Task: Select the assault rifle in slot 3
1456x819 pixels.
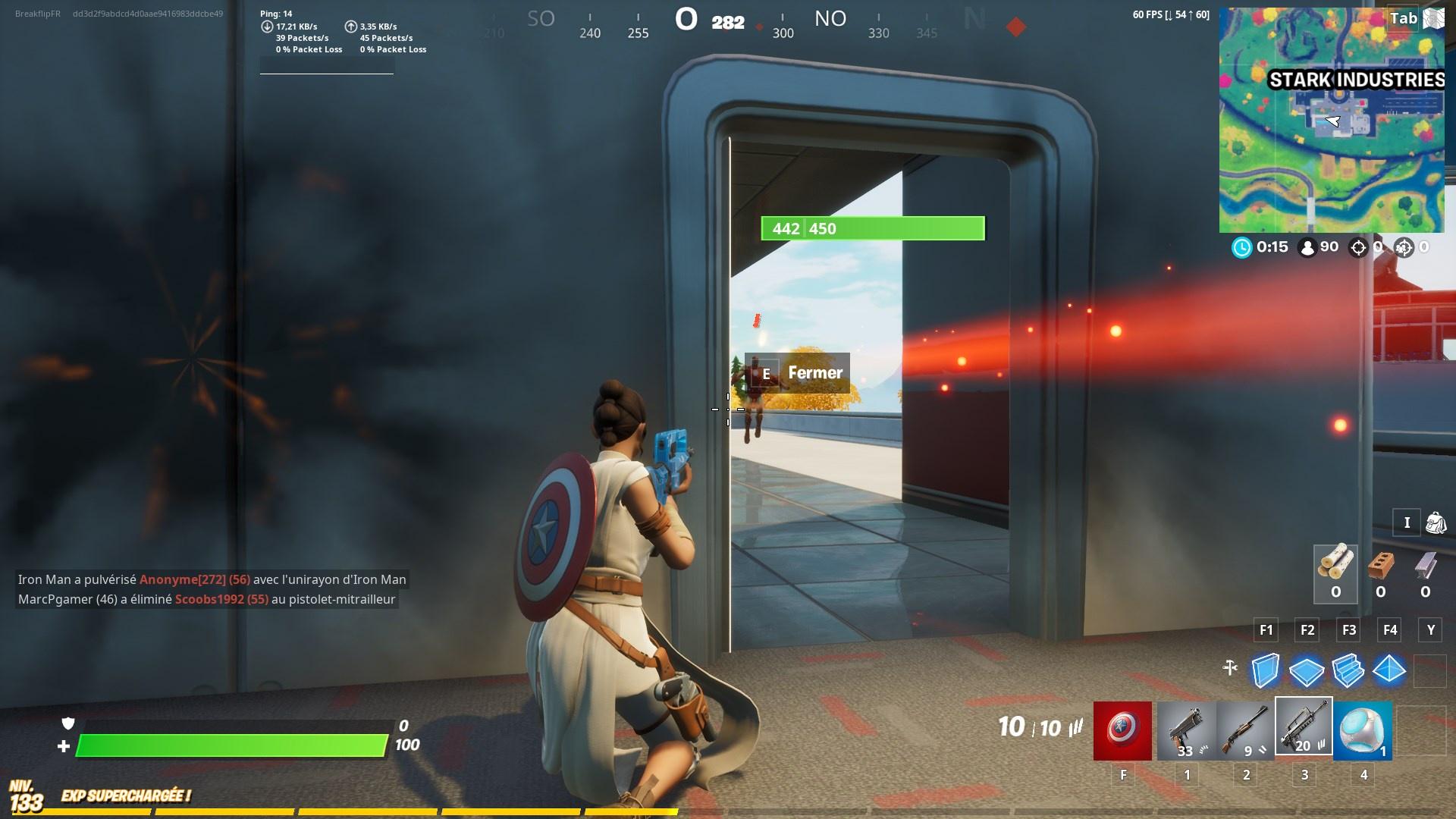Action: 1305,731
